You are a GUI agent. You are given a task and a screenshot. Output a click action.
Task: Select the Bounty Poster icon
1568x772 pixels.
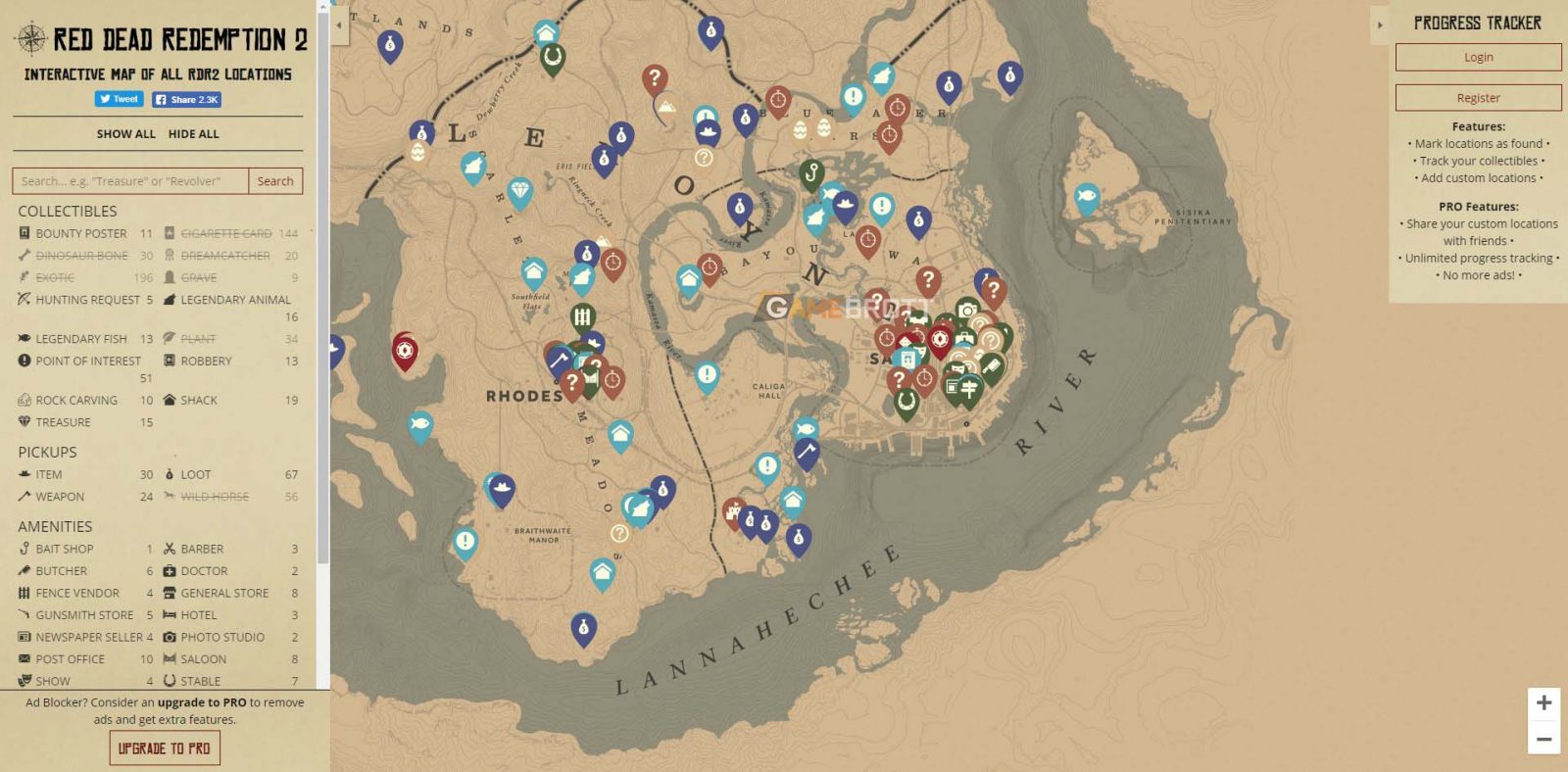24,233
